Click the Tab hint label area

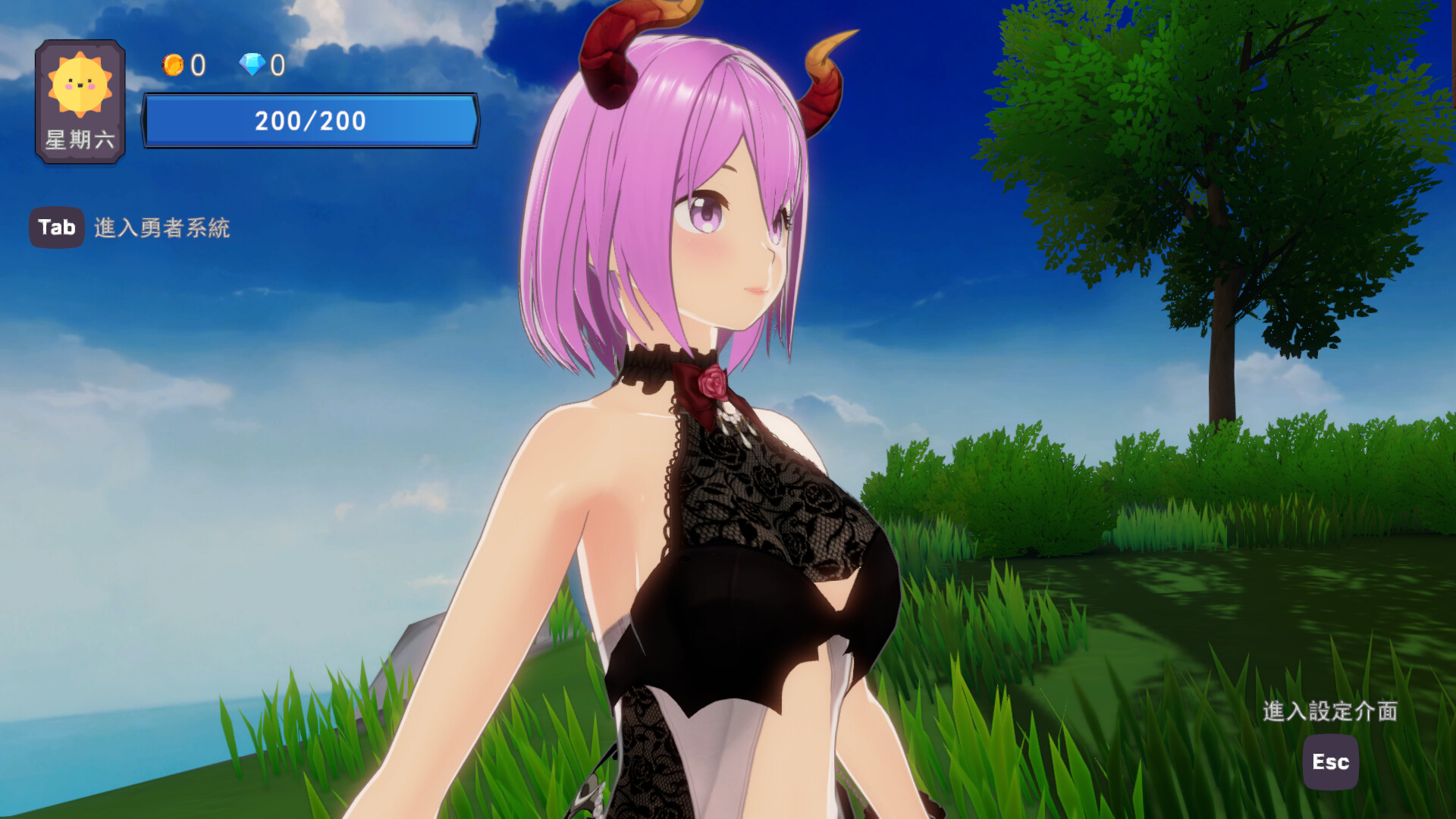(56, 227)
